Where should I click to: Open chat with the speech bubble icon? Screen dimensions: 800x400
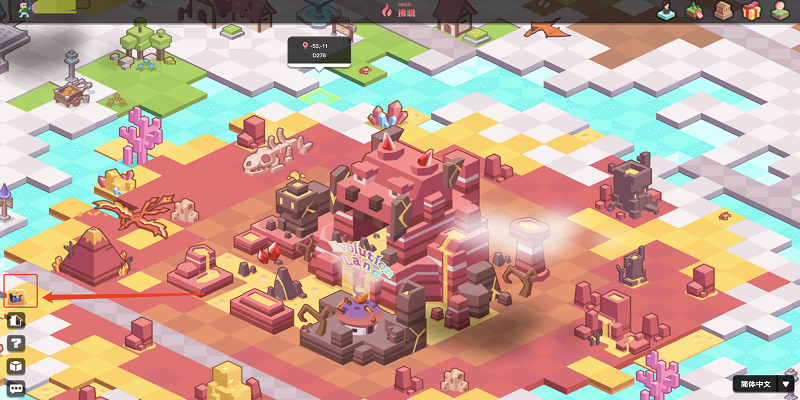pos(16,388)
